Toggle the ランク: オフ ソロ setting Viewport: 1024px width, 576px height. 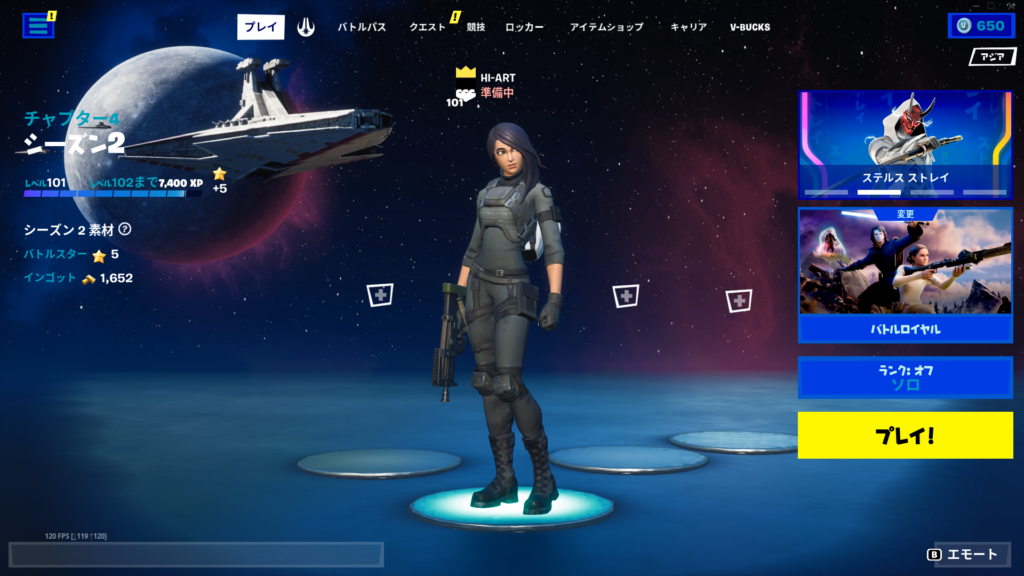(905, 377)
